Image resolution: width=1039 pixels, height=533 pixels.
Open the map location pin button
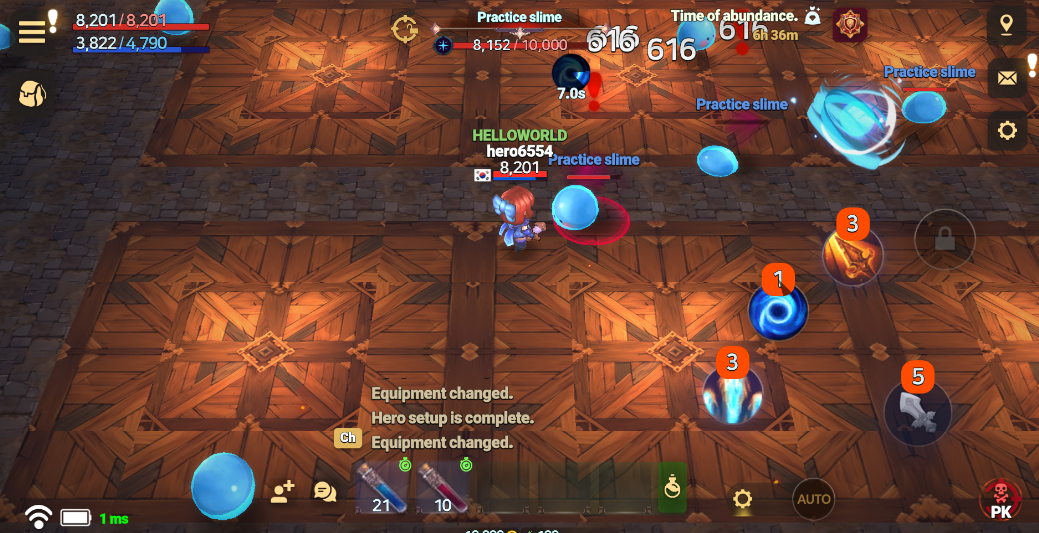(1006, 26)
